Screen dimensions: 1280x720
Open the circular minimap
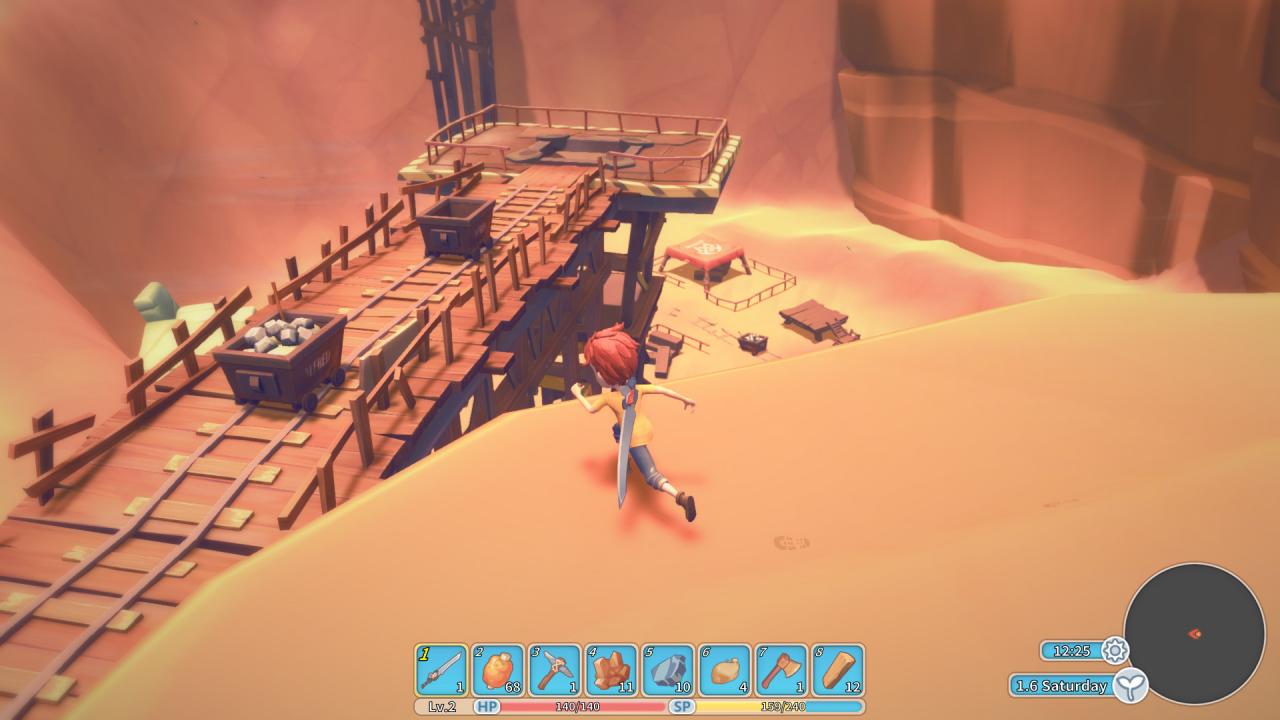coord(1194,633)
